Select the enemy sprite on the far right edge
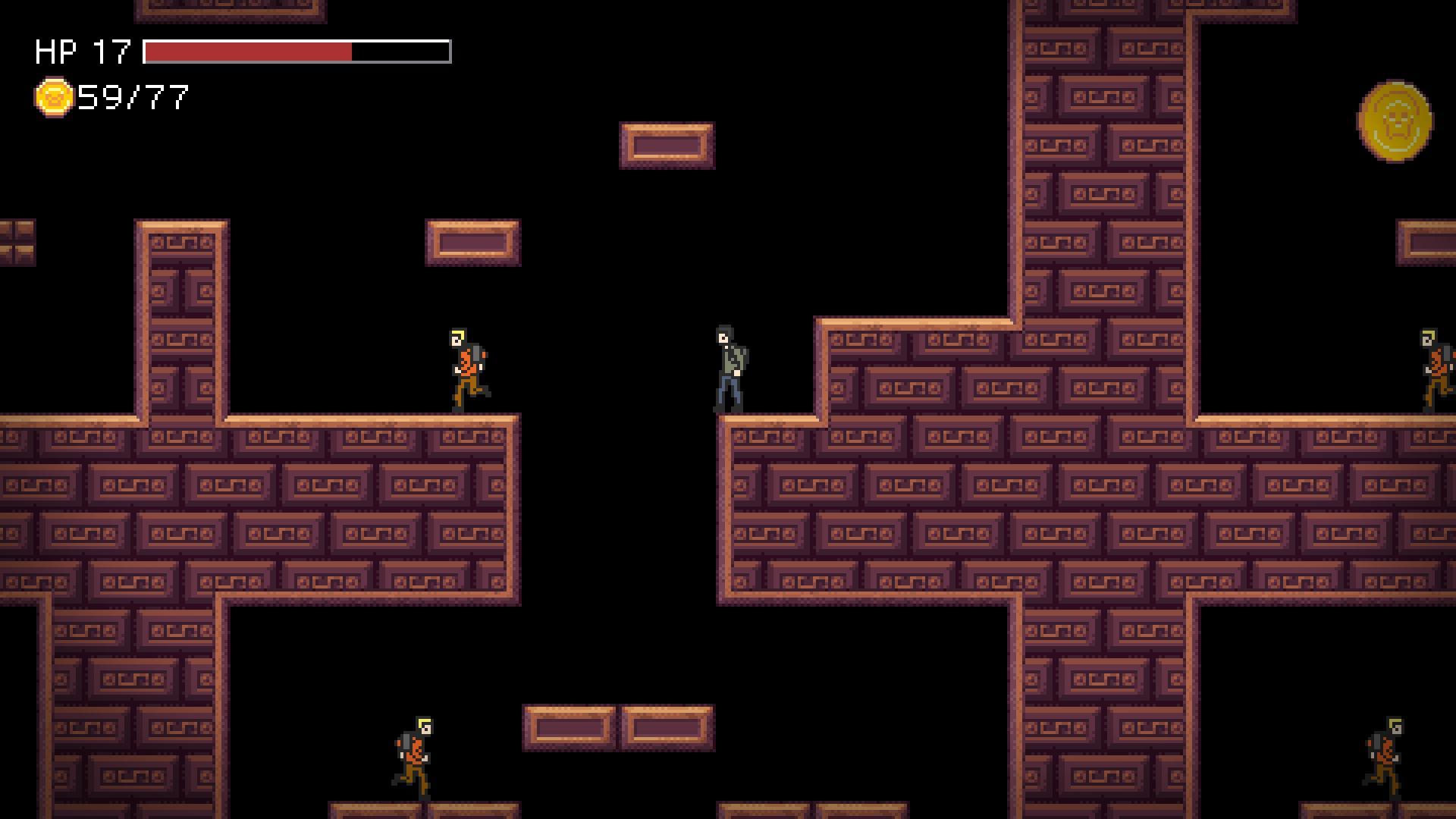Image resolution: width=1456 pixels, height=819 pixels. click(x=1436, y=368)
